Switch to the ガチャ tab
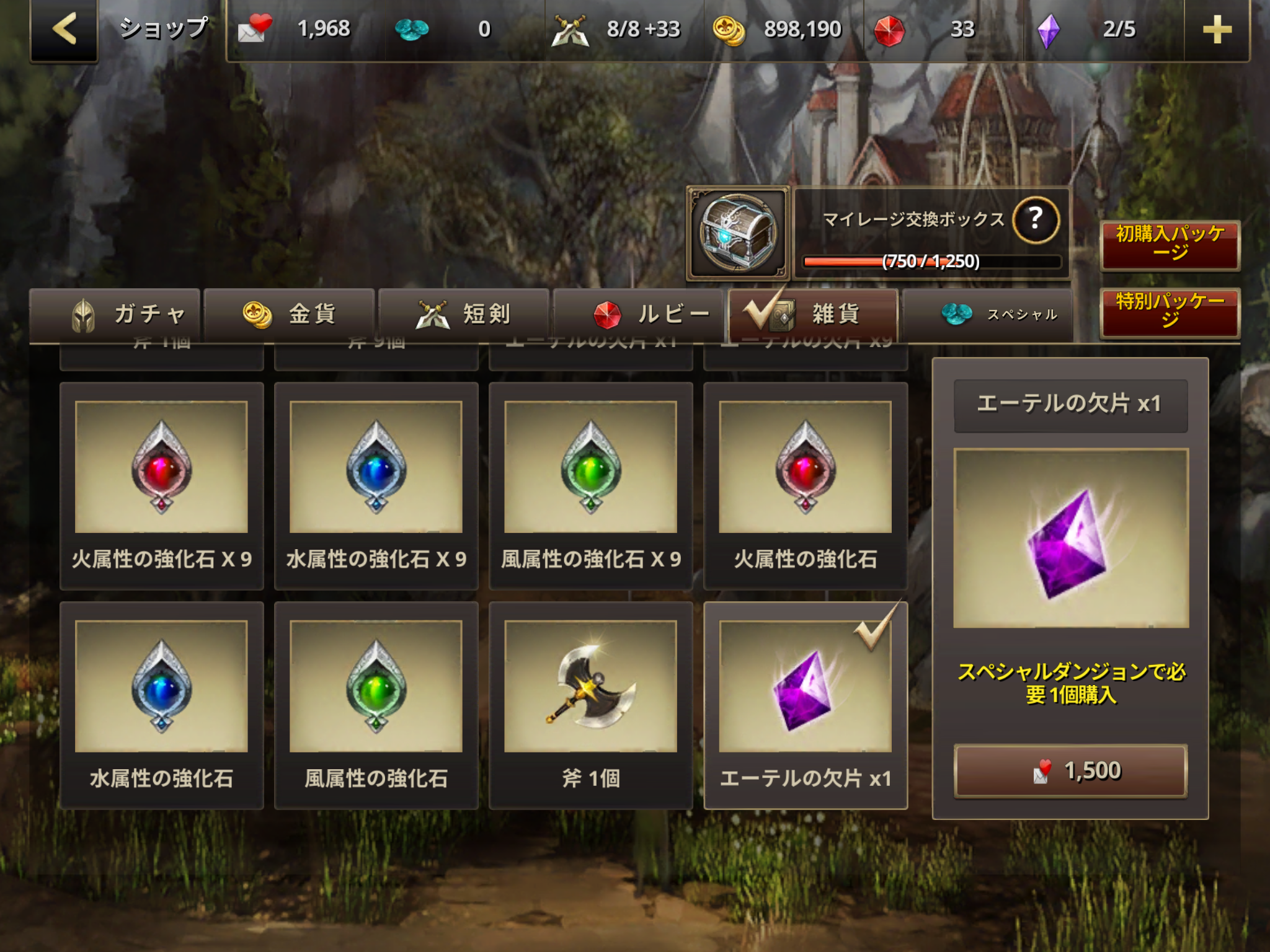This screenshot has width=1270, height=952. point(115,315)
